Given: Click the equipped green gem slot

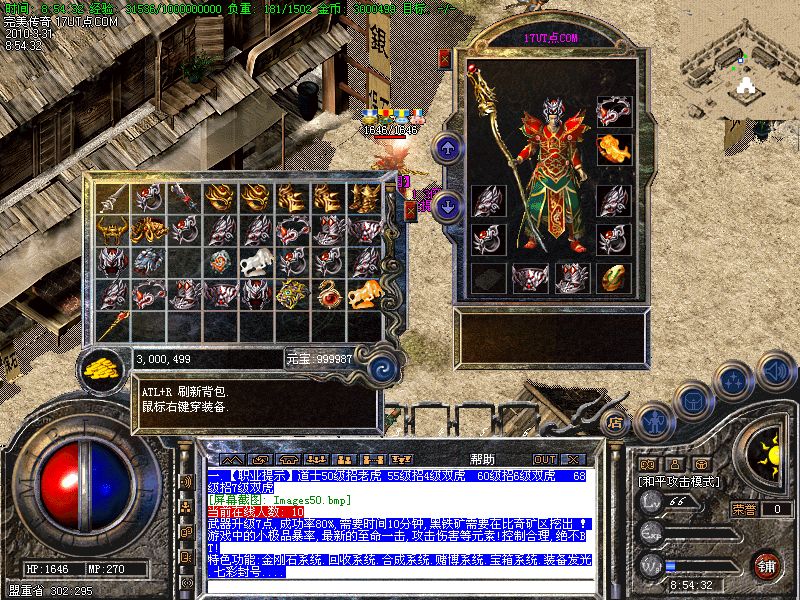Looking at the screenshot, I should 614,276.
